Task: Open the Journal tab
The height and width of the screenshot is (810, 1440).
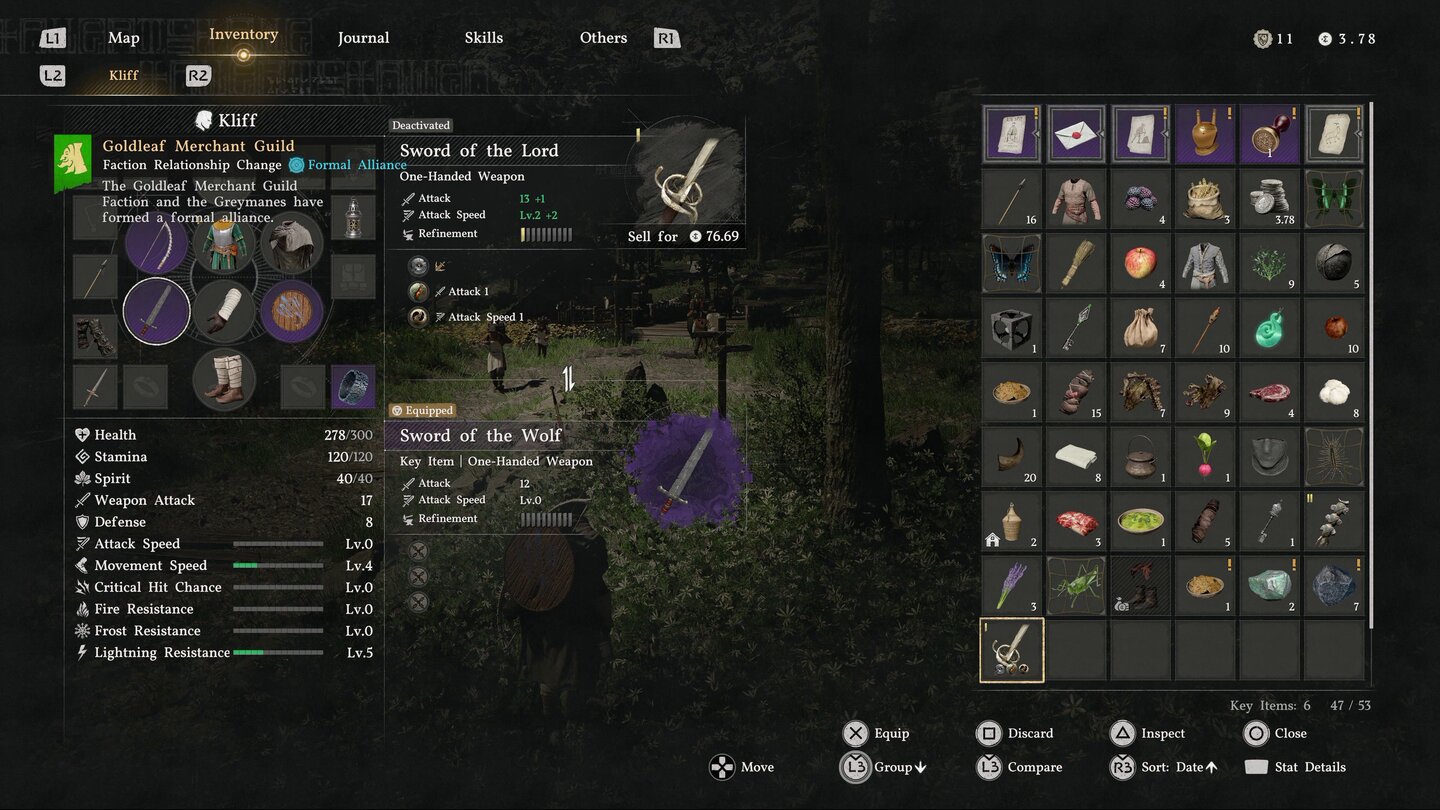Action: click(x=363, y=38)
